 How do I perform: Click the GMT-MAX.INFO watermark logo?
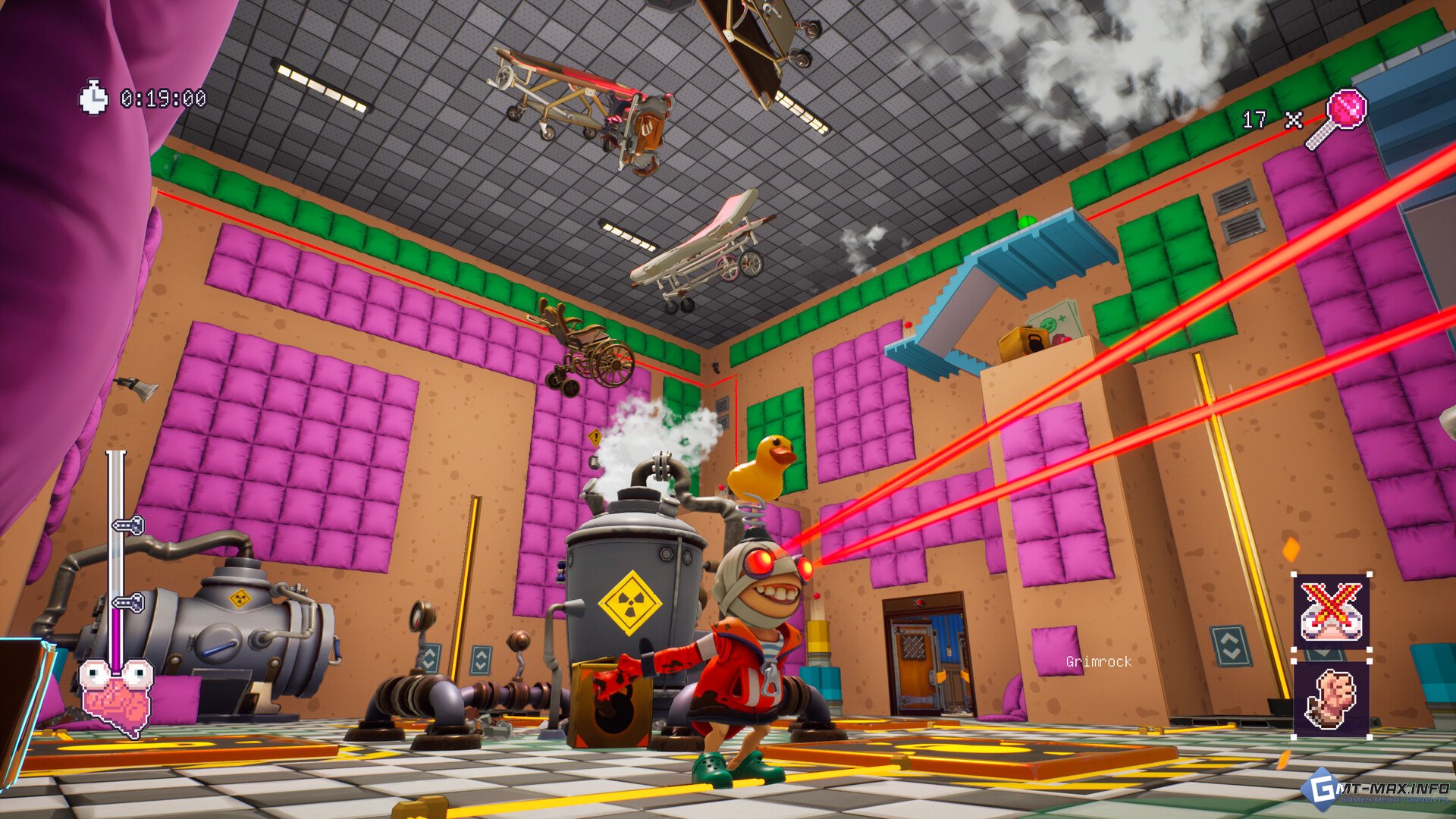tap(1378, 790)
